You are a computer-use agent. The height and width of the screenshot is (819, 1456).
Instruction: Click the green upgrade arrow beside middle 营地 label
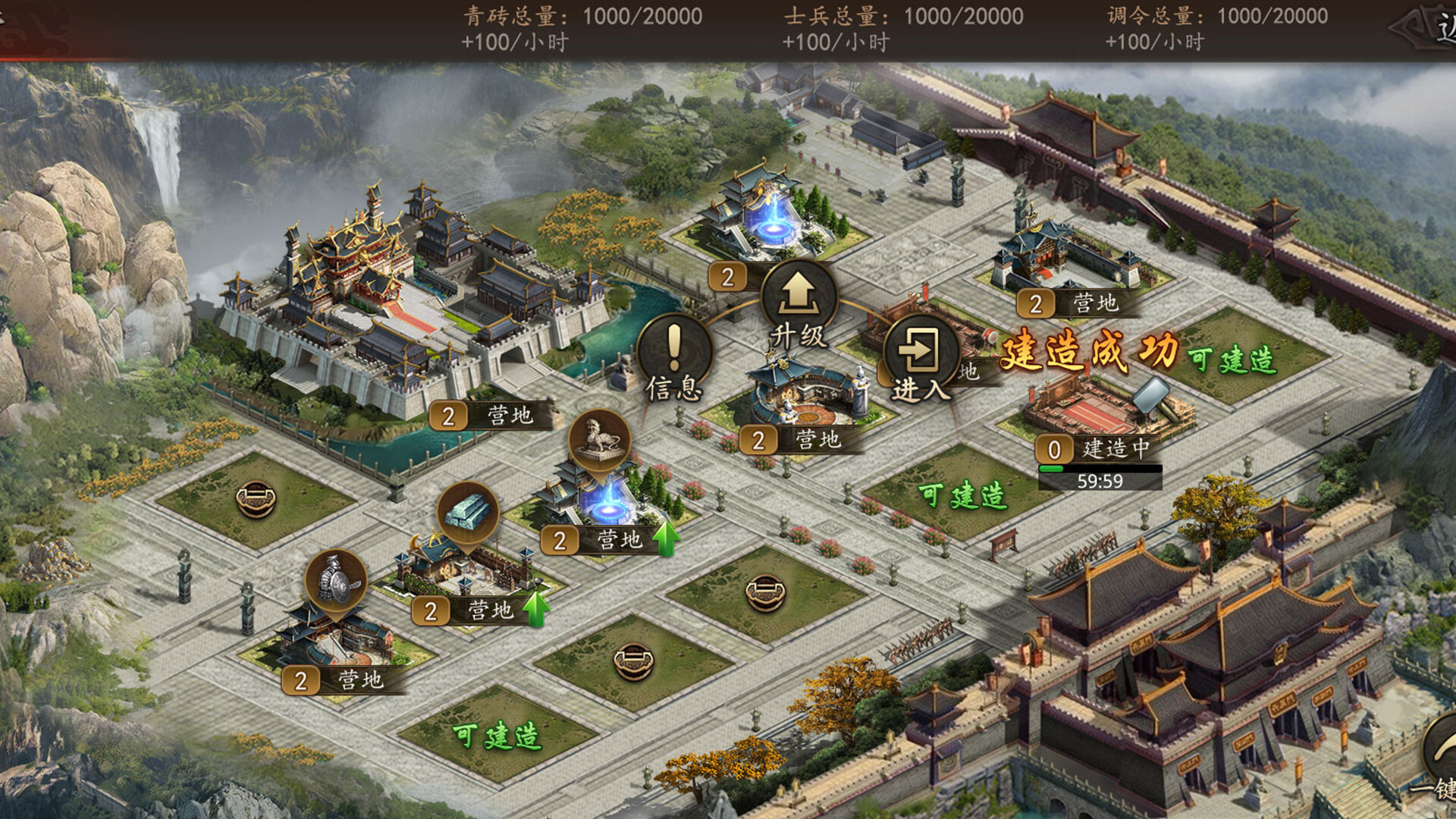[666, 539]
